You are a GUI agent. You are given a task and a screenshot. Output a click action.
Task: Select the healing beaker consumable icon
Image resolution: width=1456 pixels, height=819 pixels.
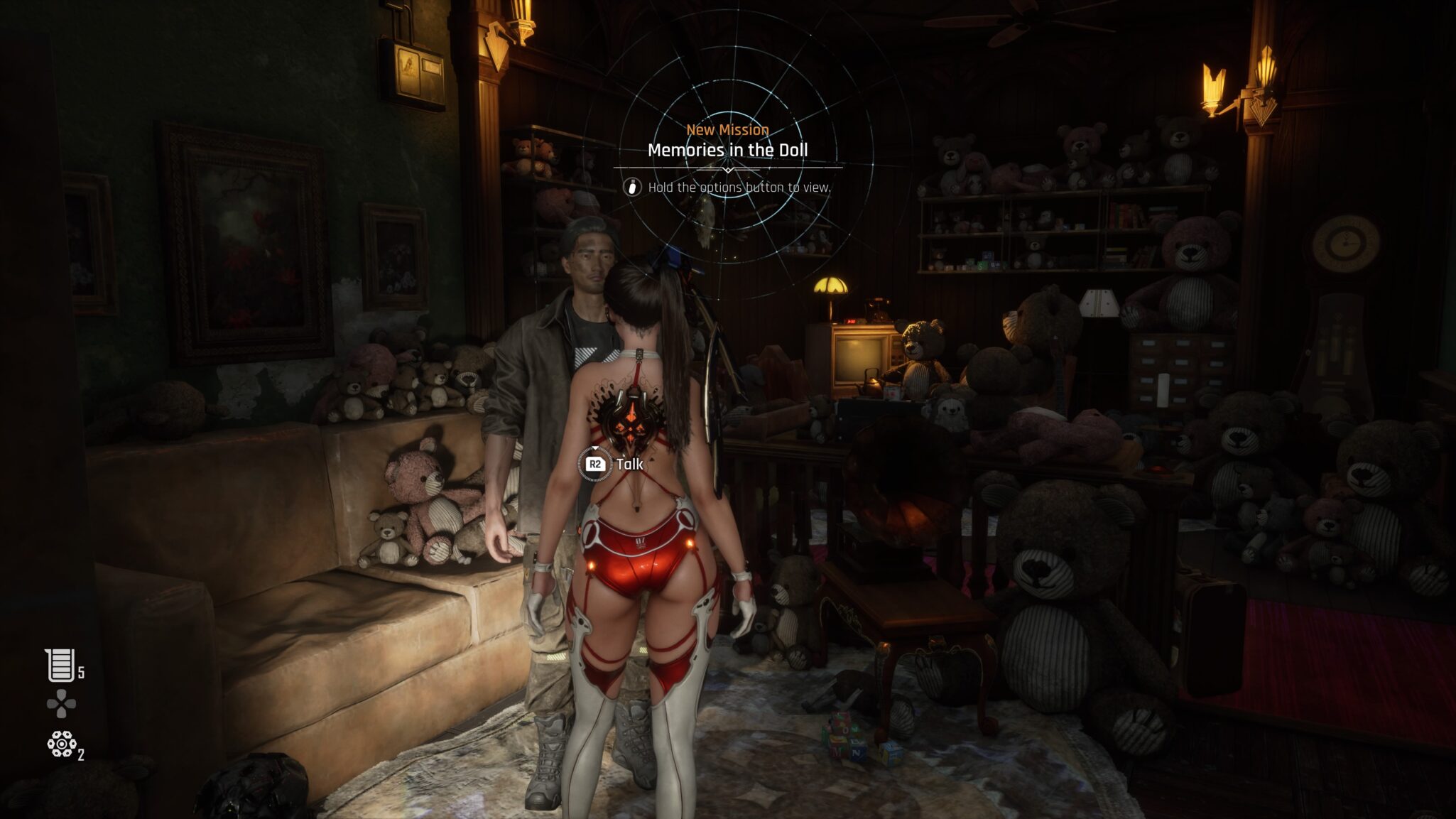tap(60, 666)
